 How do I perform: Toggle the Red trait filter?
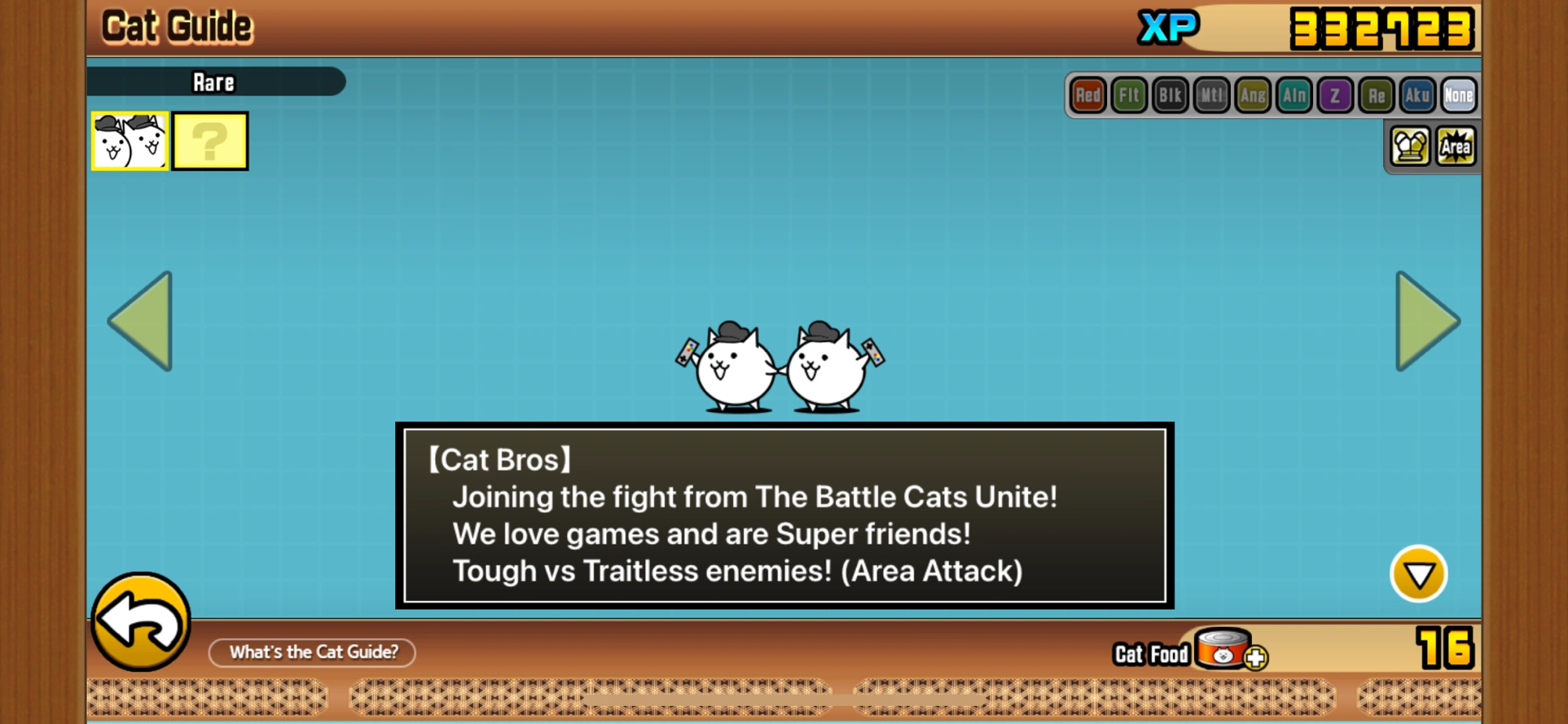[x=1089, y=96]
